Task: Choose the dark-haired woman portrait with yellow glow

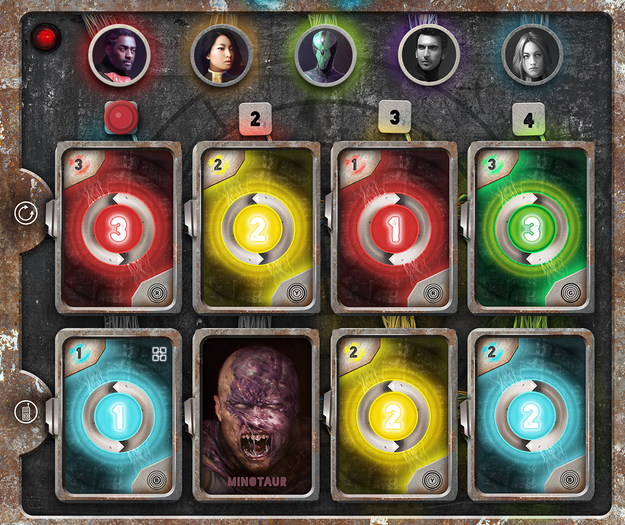Action: pos(222,54)
